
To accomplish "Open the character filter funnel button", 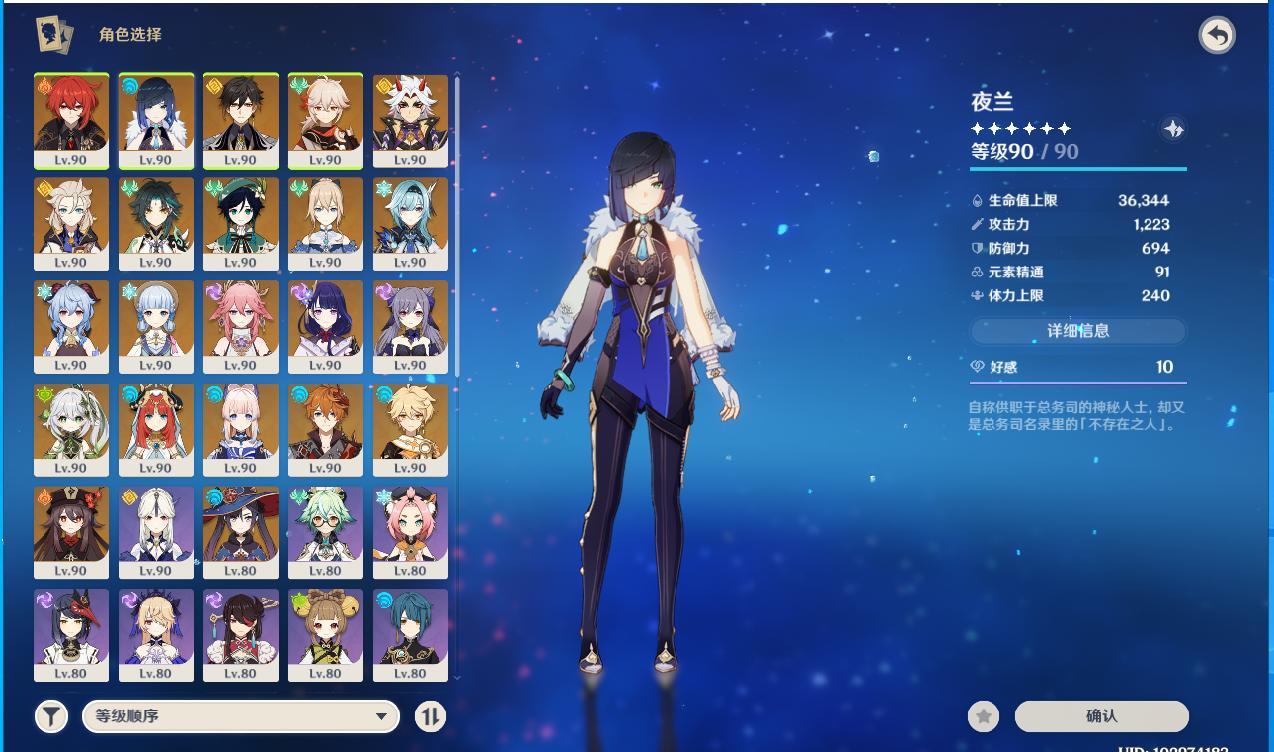I will (51, 716).
